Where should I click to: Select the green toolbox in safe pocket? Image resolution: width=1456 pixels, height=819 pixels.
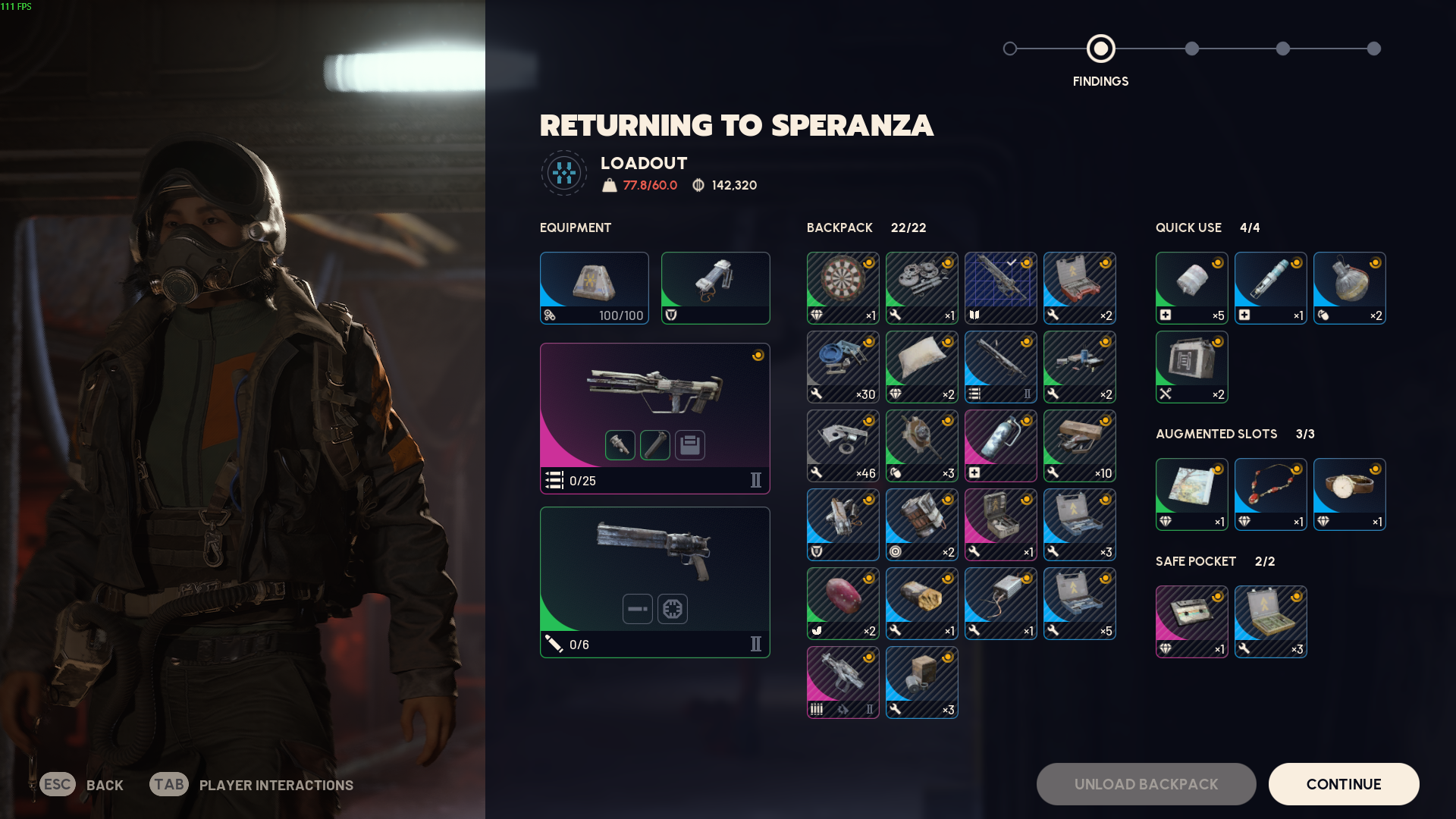click(1270, 621)
